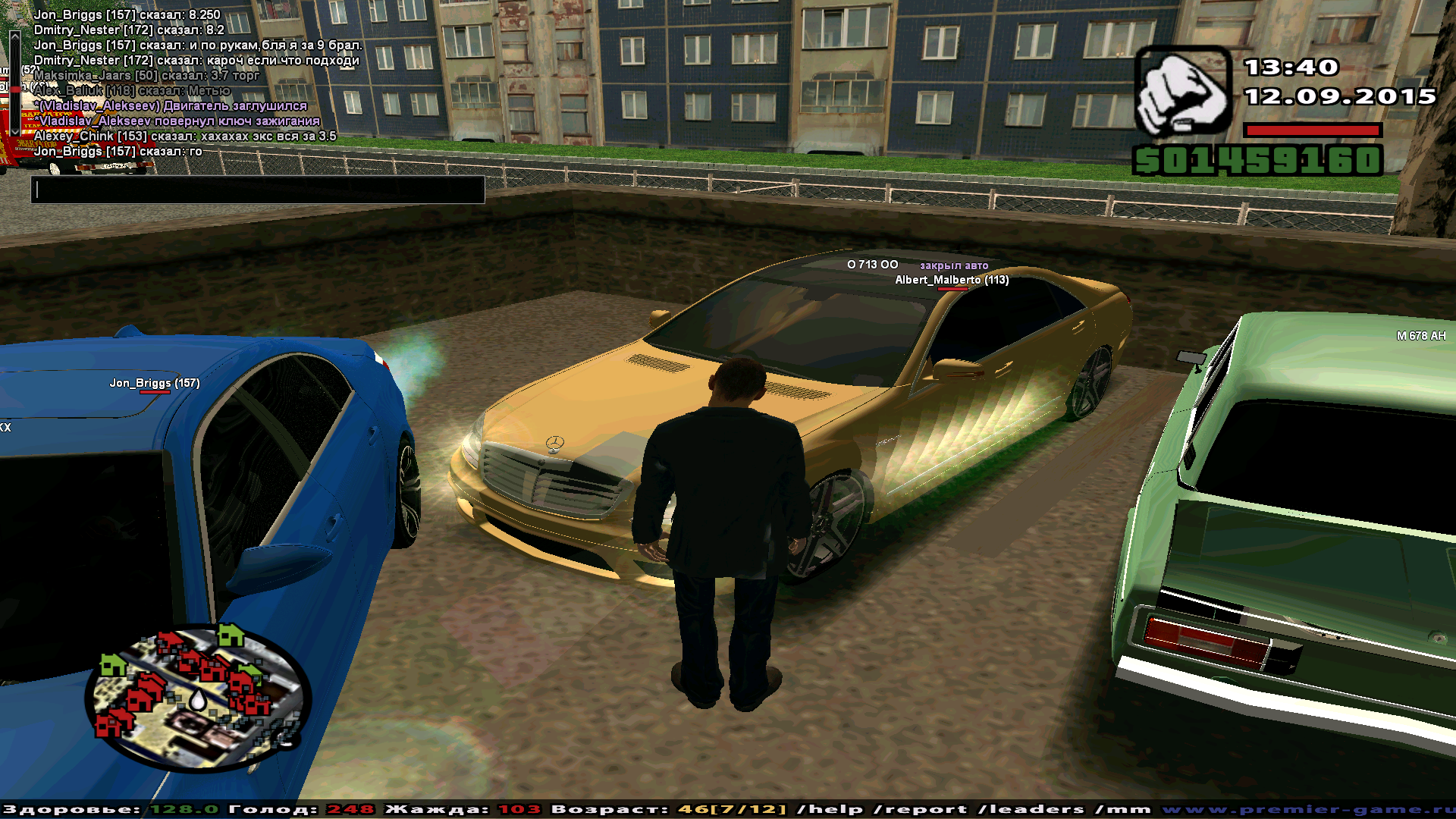The image size is (1456, 819).
Task: Select the fist weapon icon
Action: 1181,91
